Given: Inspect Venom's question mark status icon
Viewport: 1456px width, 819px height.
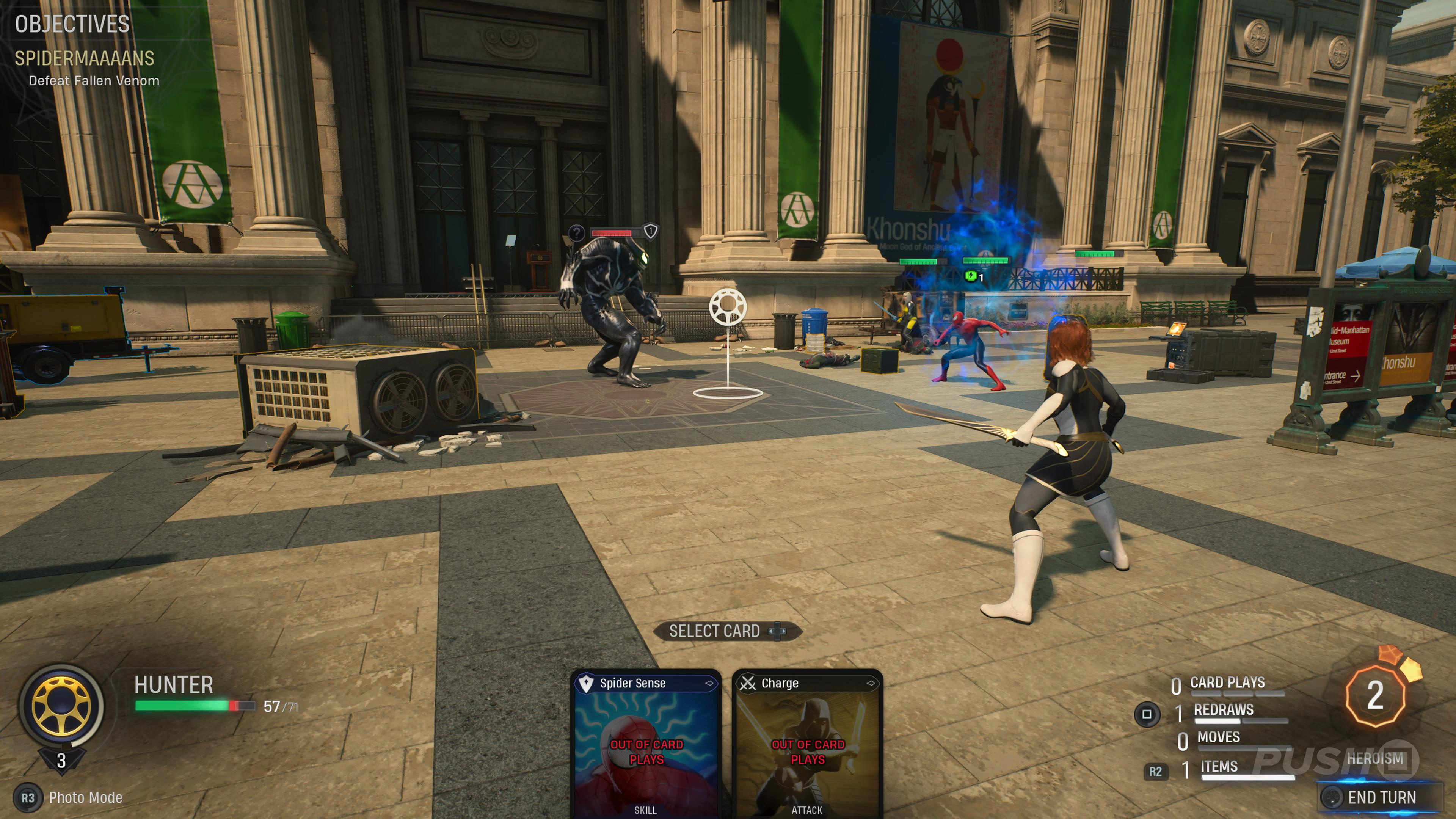Looking at the screenshot, I should tap(576, 232).
